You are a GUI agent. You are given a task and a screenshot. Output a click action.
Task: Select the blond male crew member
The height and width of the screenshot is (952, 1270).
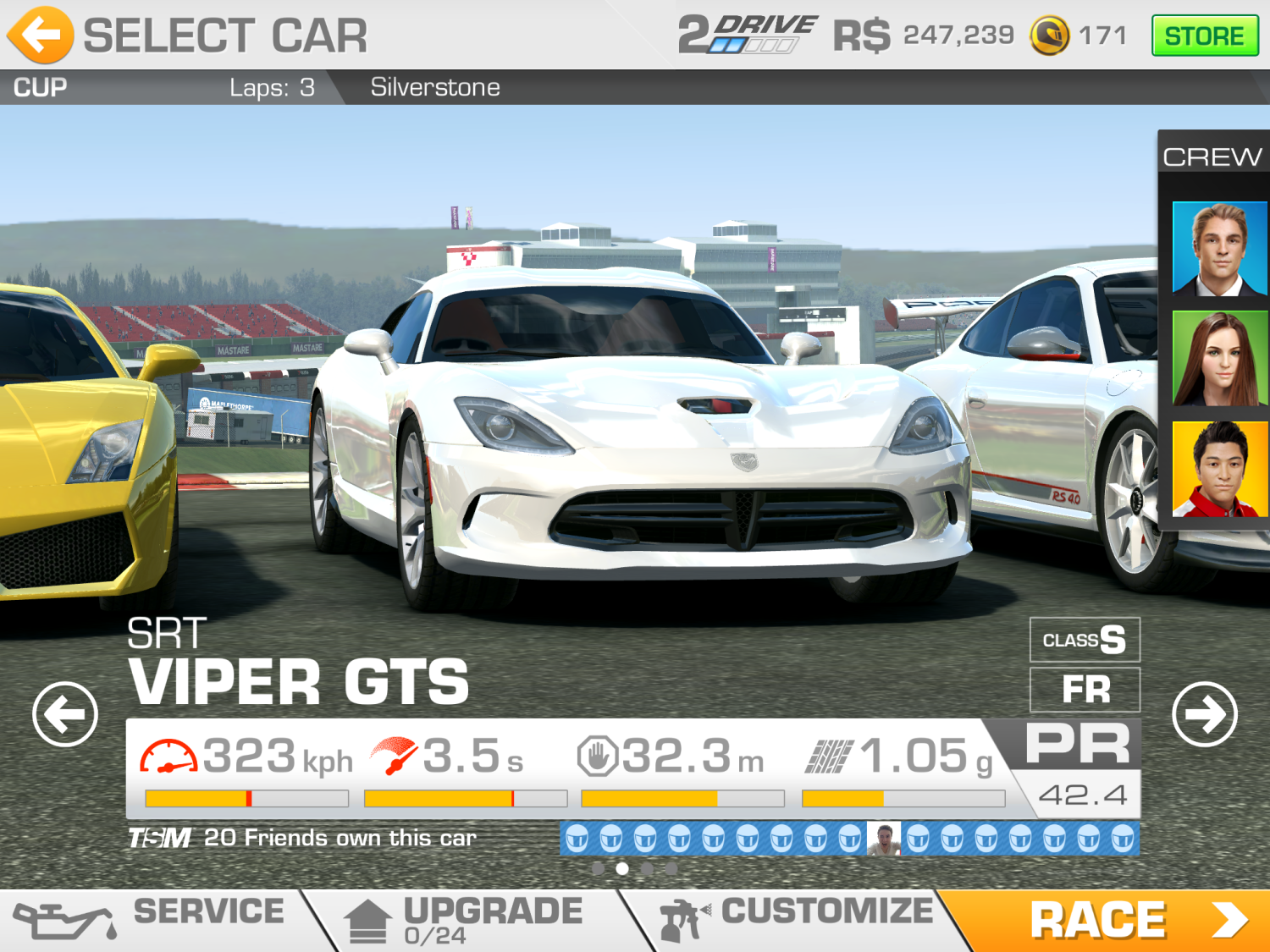point(1219,249)
